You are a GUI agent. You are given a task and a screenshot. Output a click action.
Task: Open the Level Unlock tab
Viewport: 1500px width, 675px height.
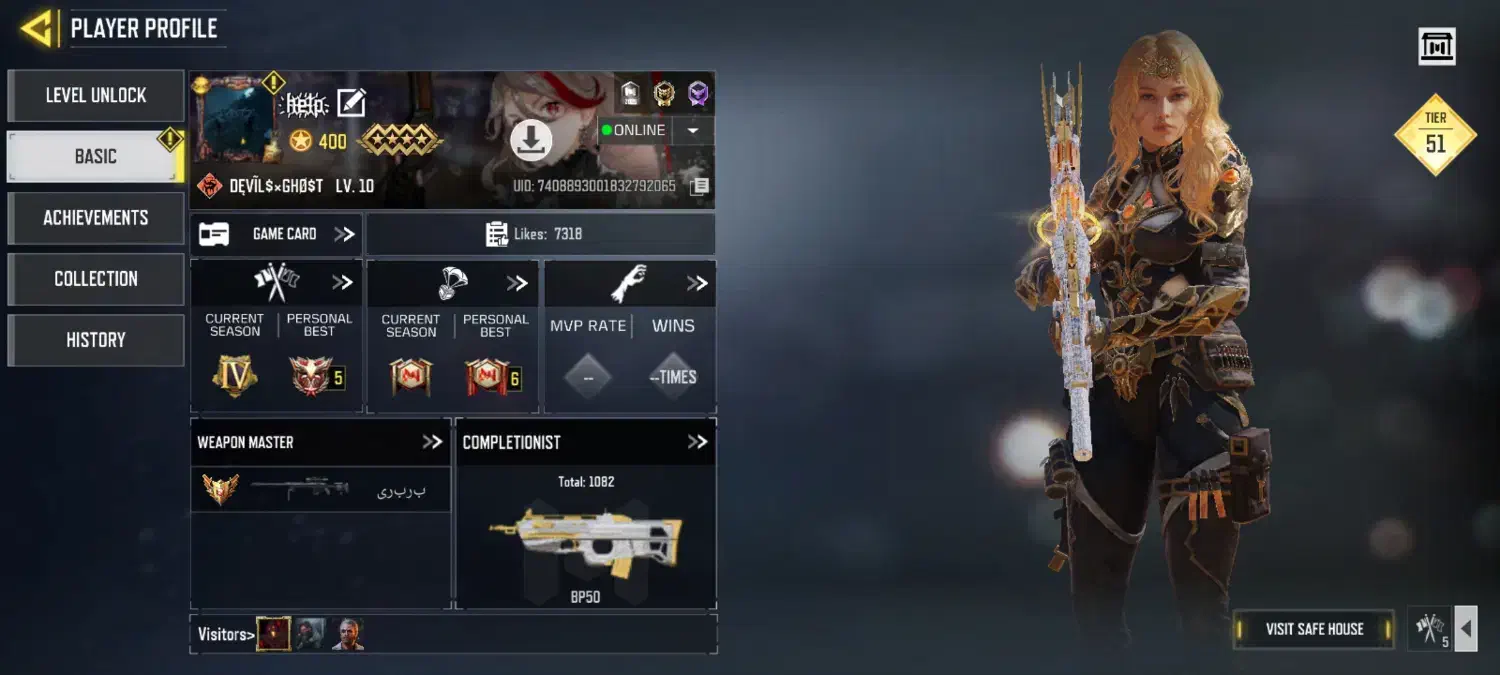[x=96, y=95]
